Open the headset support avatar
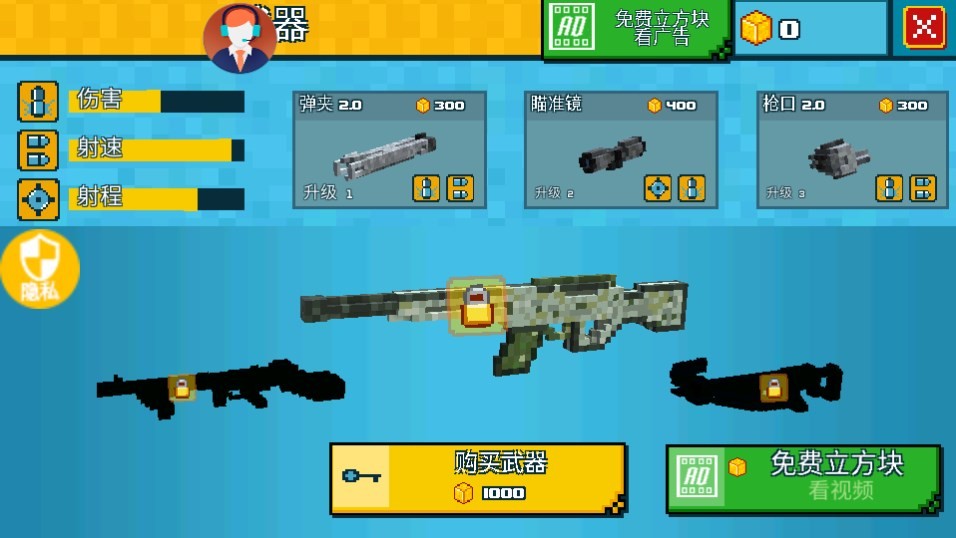Image resolution: width=956 pixels, height=538 pixels. coord(240,38)
